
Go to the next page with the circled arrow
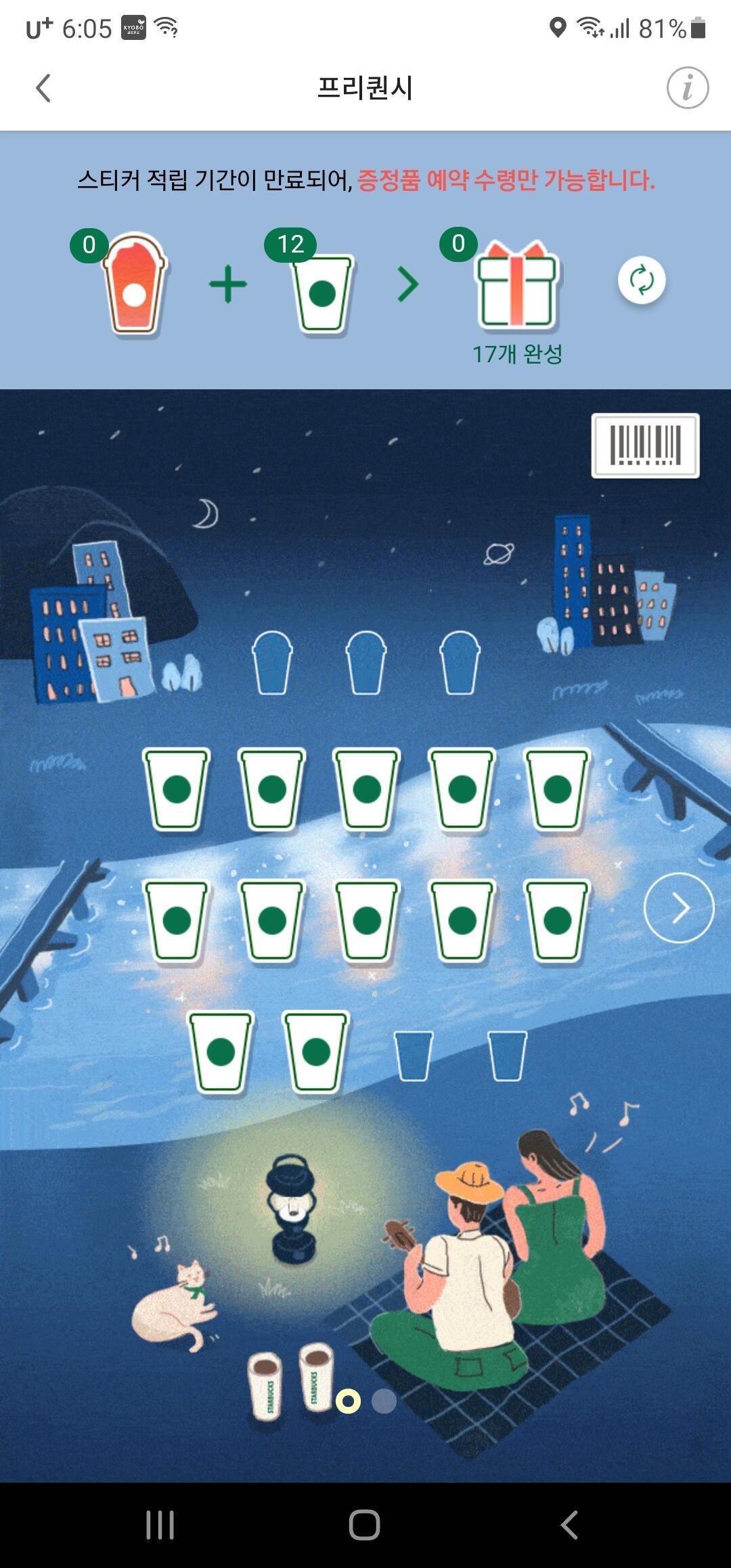pos(678,908)
